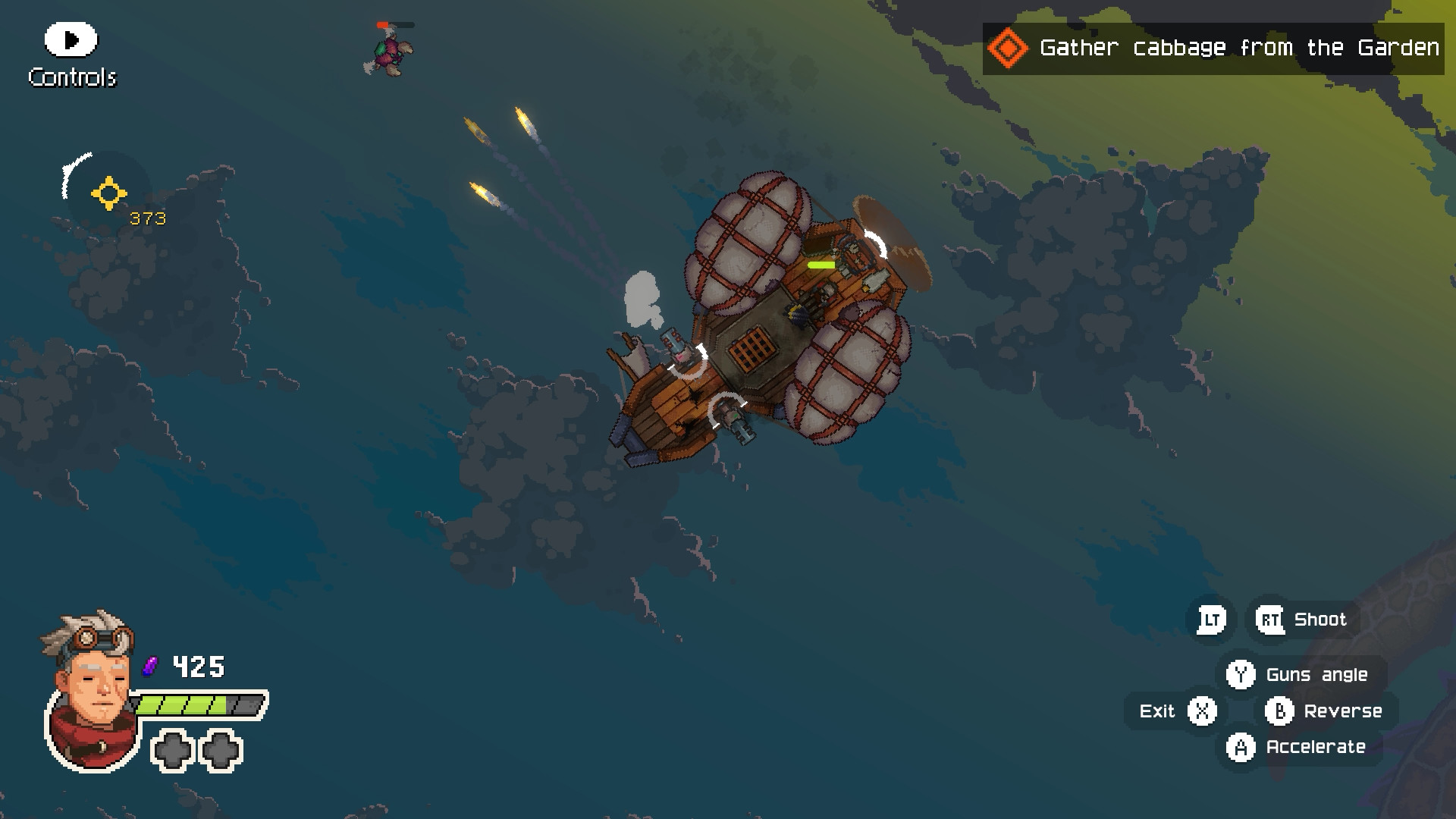Click the Controls play icon
This screenshot has height=819, width=1456.
pos(71,40)
